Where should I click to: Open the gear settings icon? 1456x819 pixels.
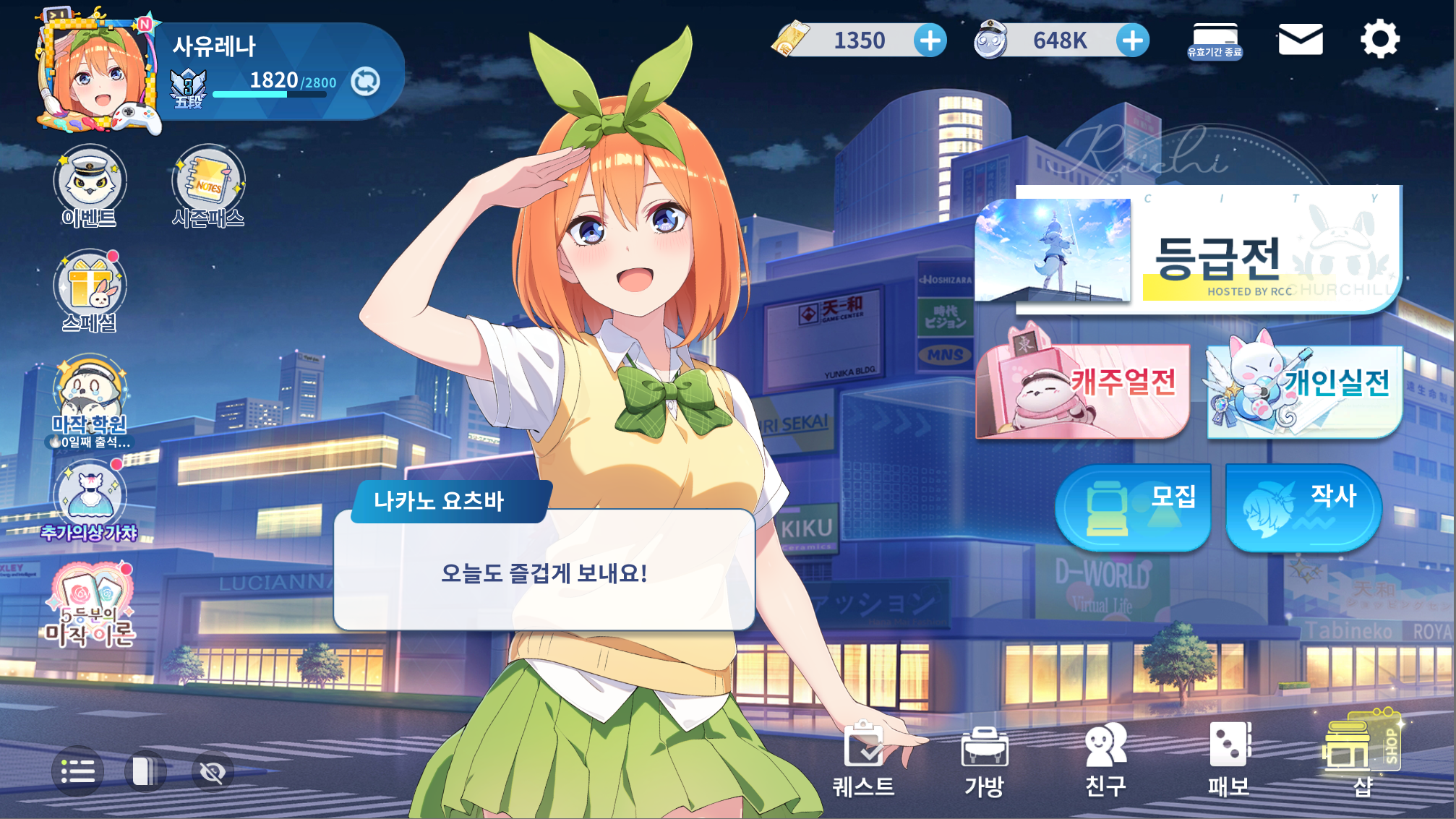coord(1380,40)
